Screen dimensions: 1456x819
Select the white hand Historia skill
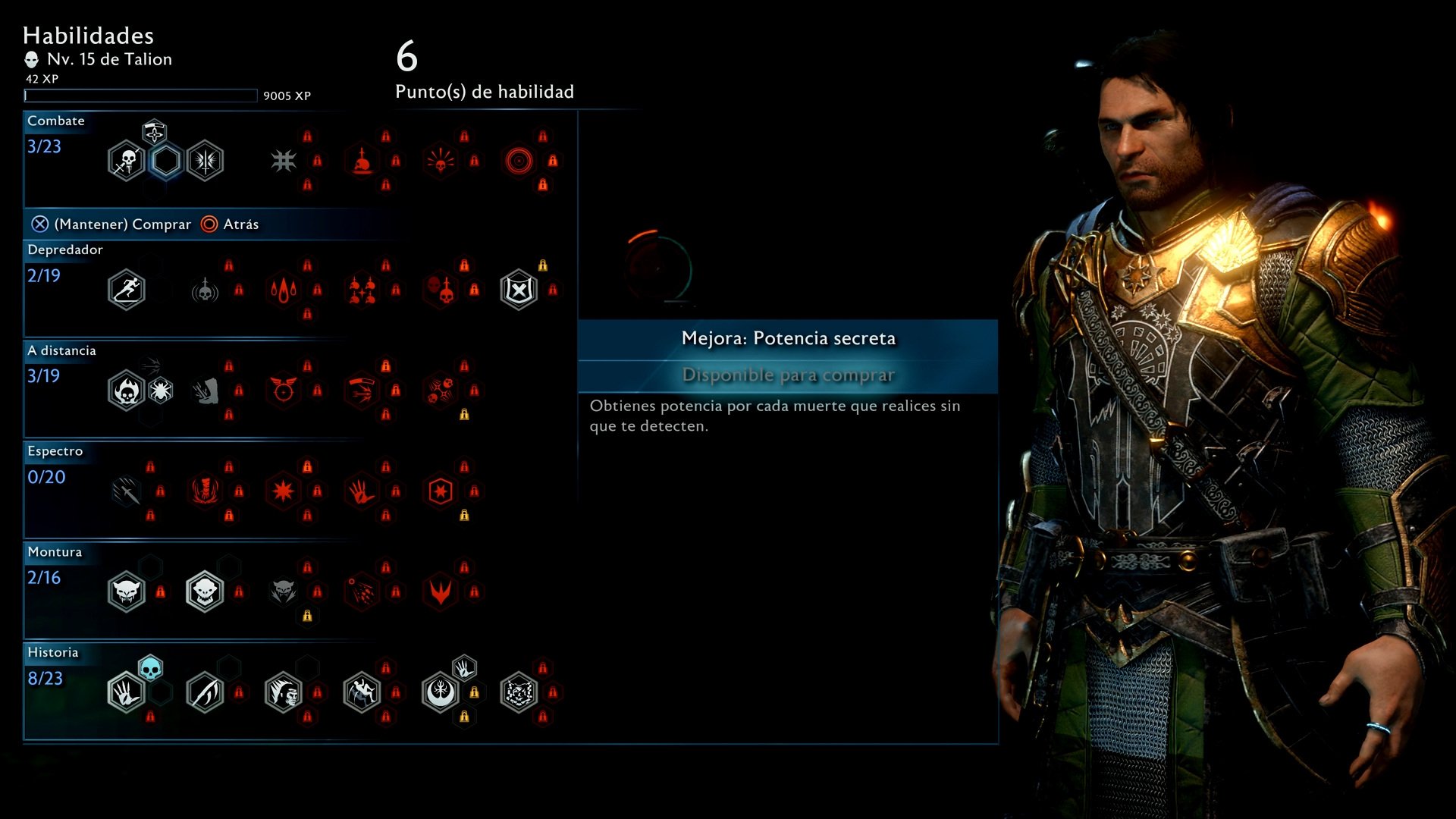coord(126,692)
